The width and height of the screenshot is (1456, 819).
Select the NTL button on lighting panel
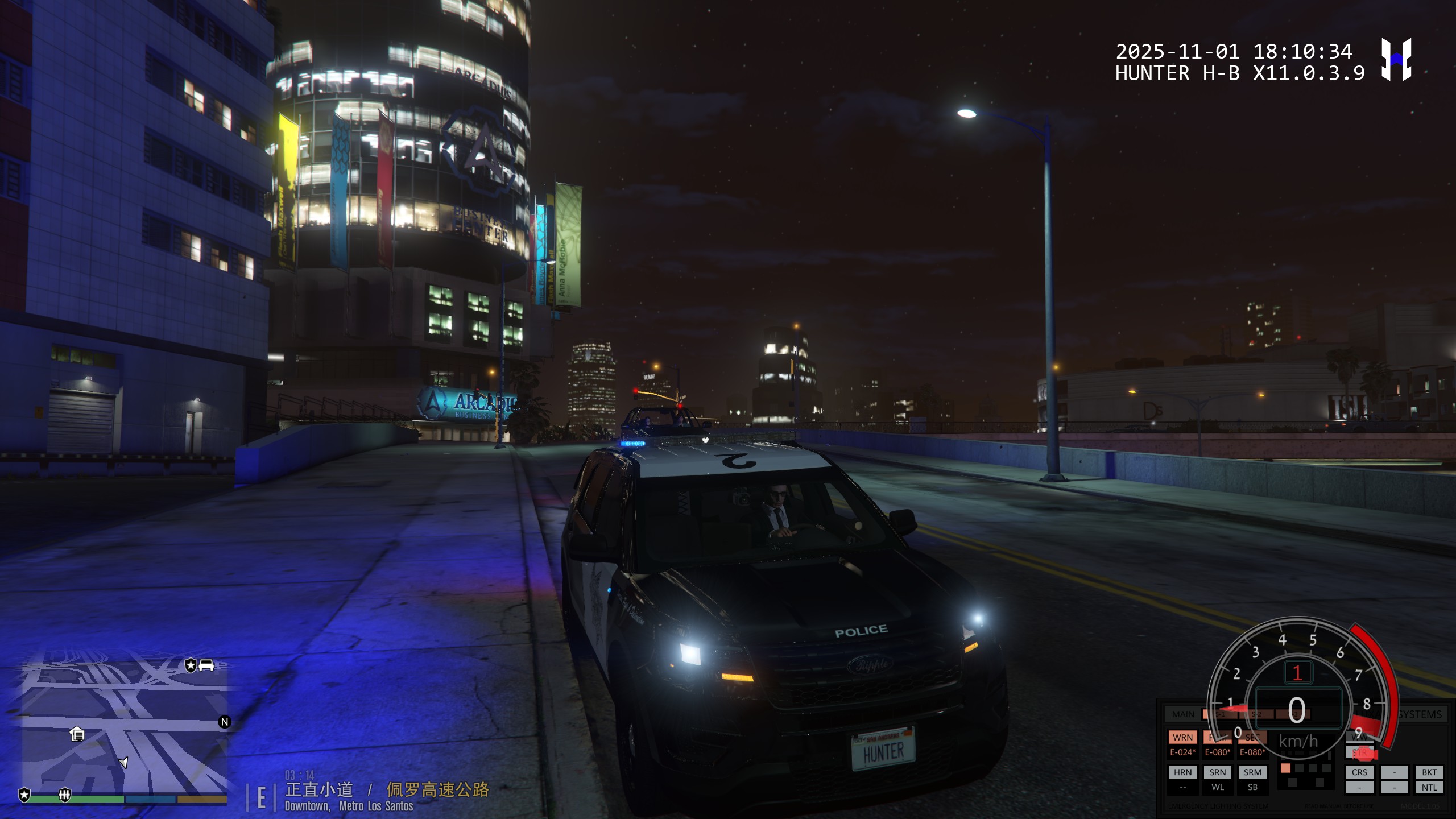(1429, 788)
